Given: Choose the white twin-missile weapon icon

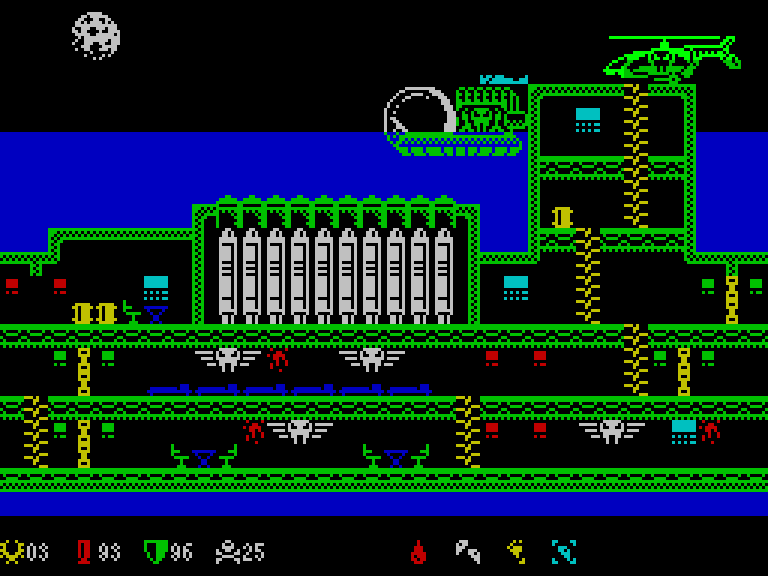Looking at the screenshot, I should 467,551.
